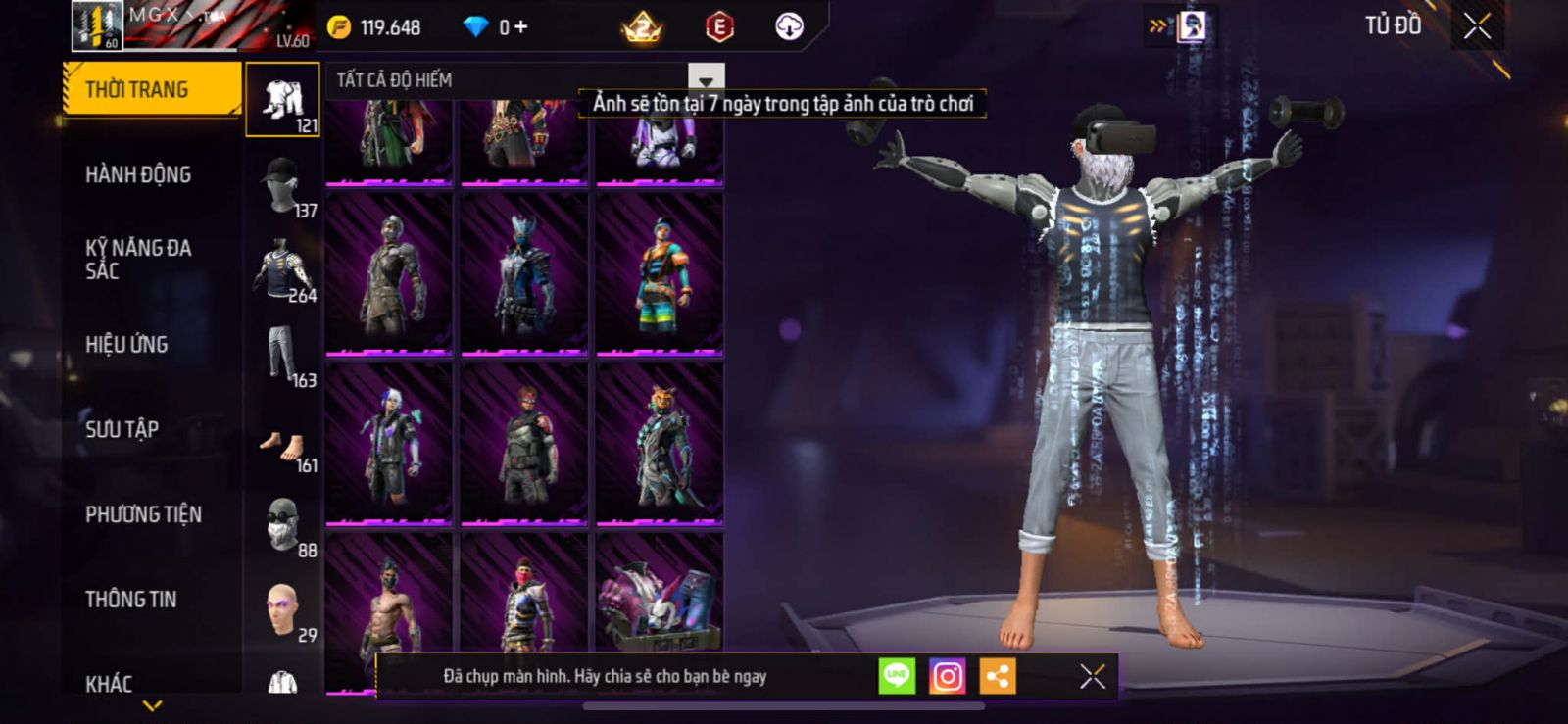Open the Thông Tin category
The image size is (1568, 724).
[130, 600]
